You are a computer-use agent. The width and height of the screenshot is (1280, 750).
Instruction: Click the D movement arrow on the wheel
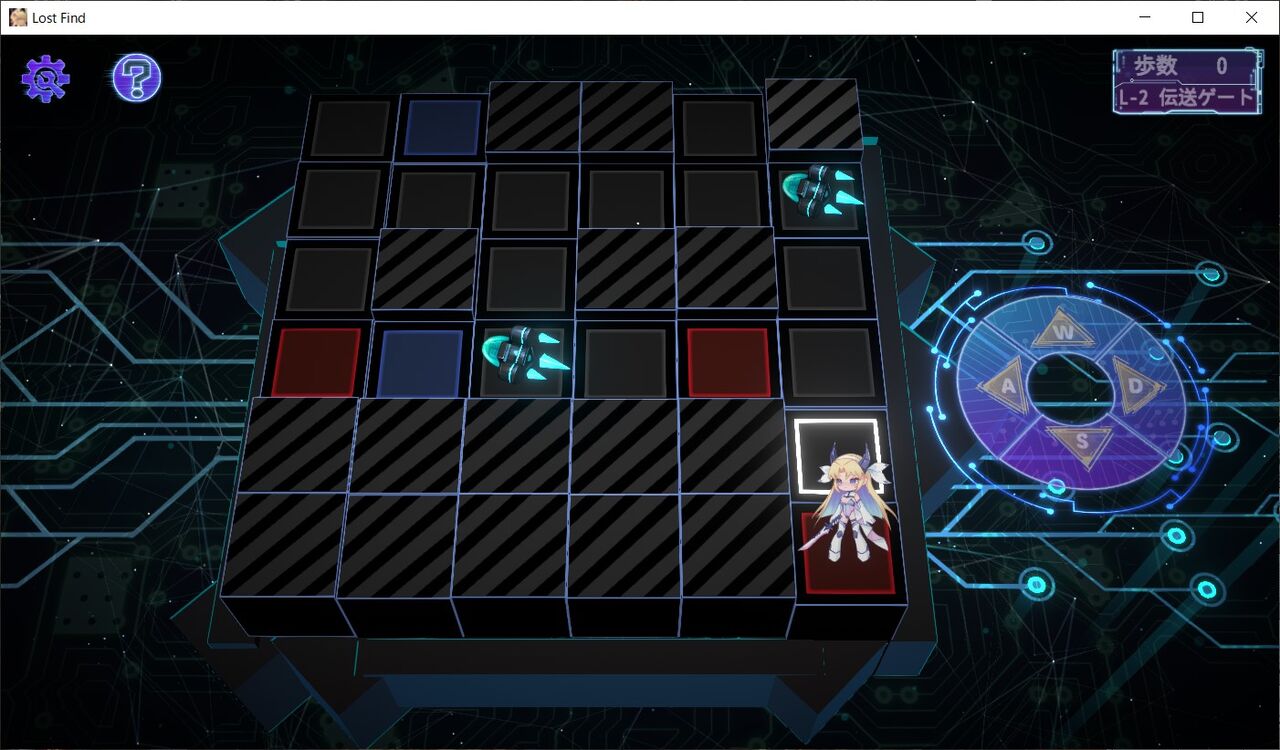tap(1137, 390)
